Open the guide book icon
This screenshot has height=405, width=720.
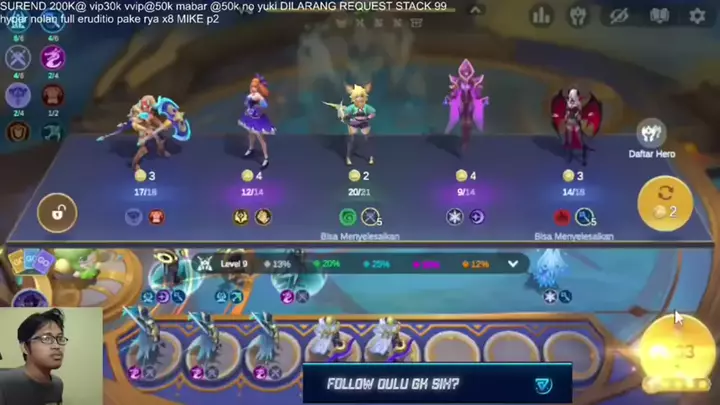click(659, 16)
